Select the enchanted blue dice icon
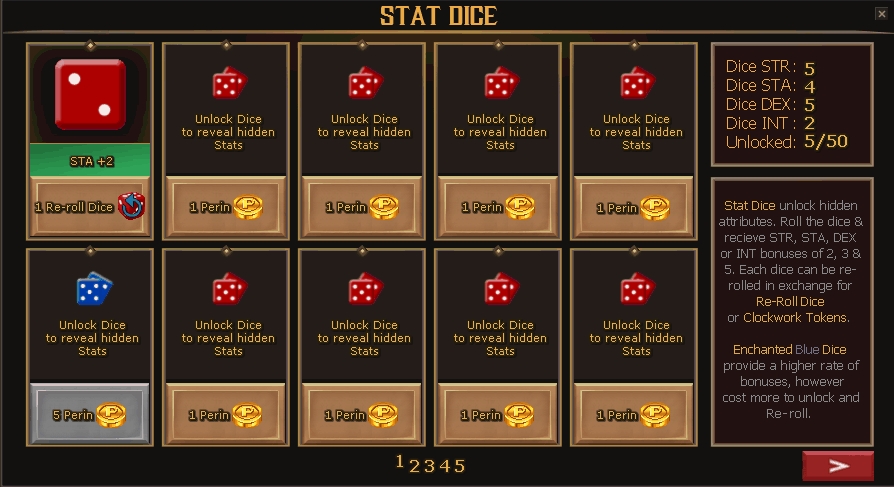The height and width of the screenshot is (487, 894). pyautogui.click(x=93, y=290)
